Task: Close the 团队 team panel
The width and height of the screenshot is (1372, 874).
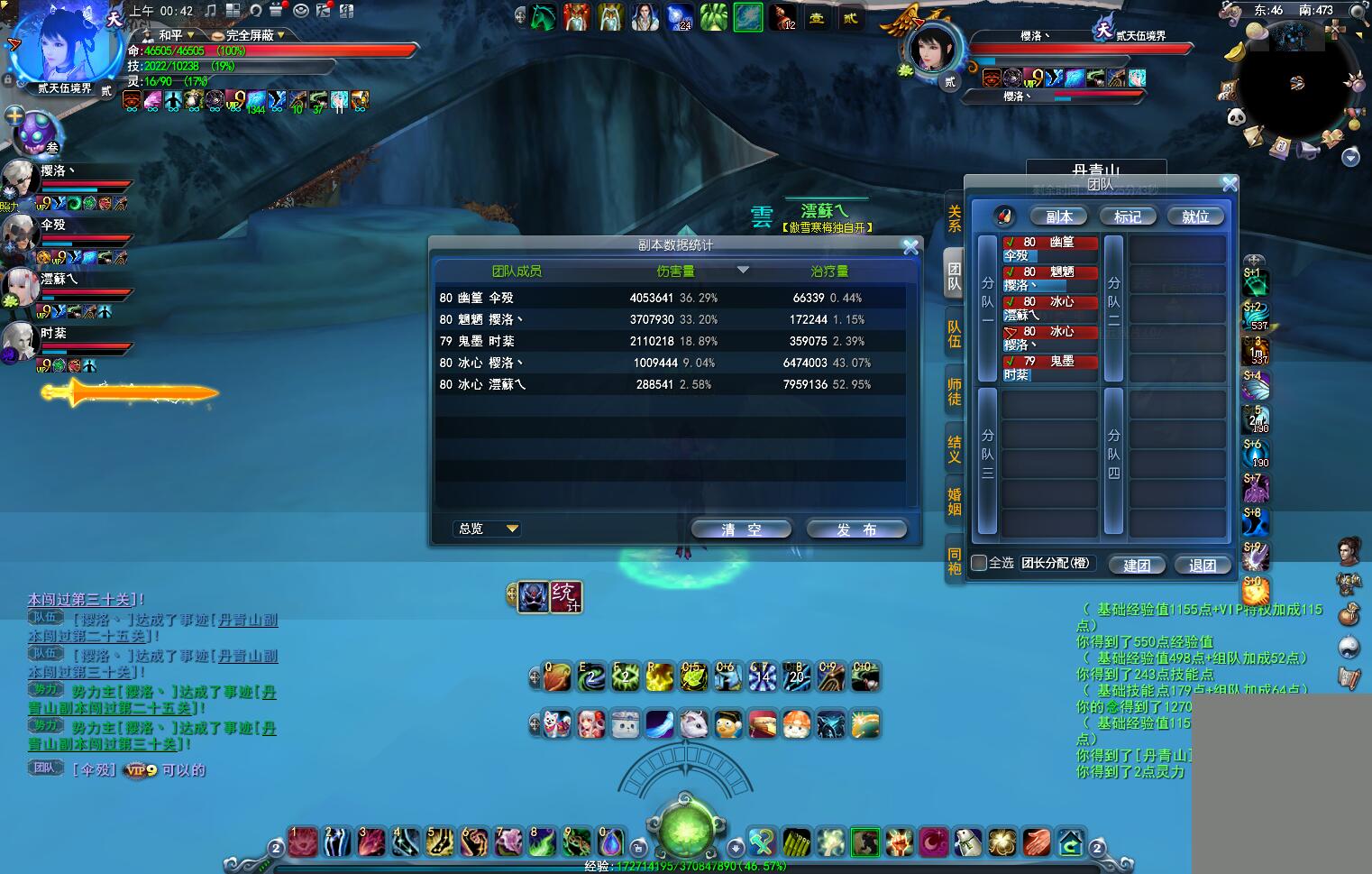Action: (x=1230, y=184)
